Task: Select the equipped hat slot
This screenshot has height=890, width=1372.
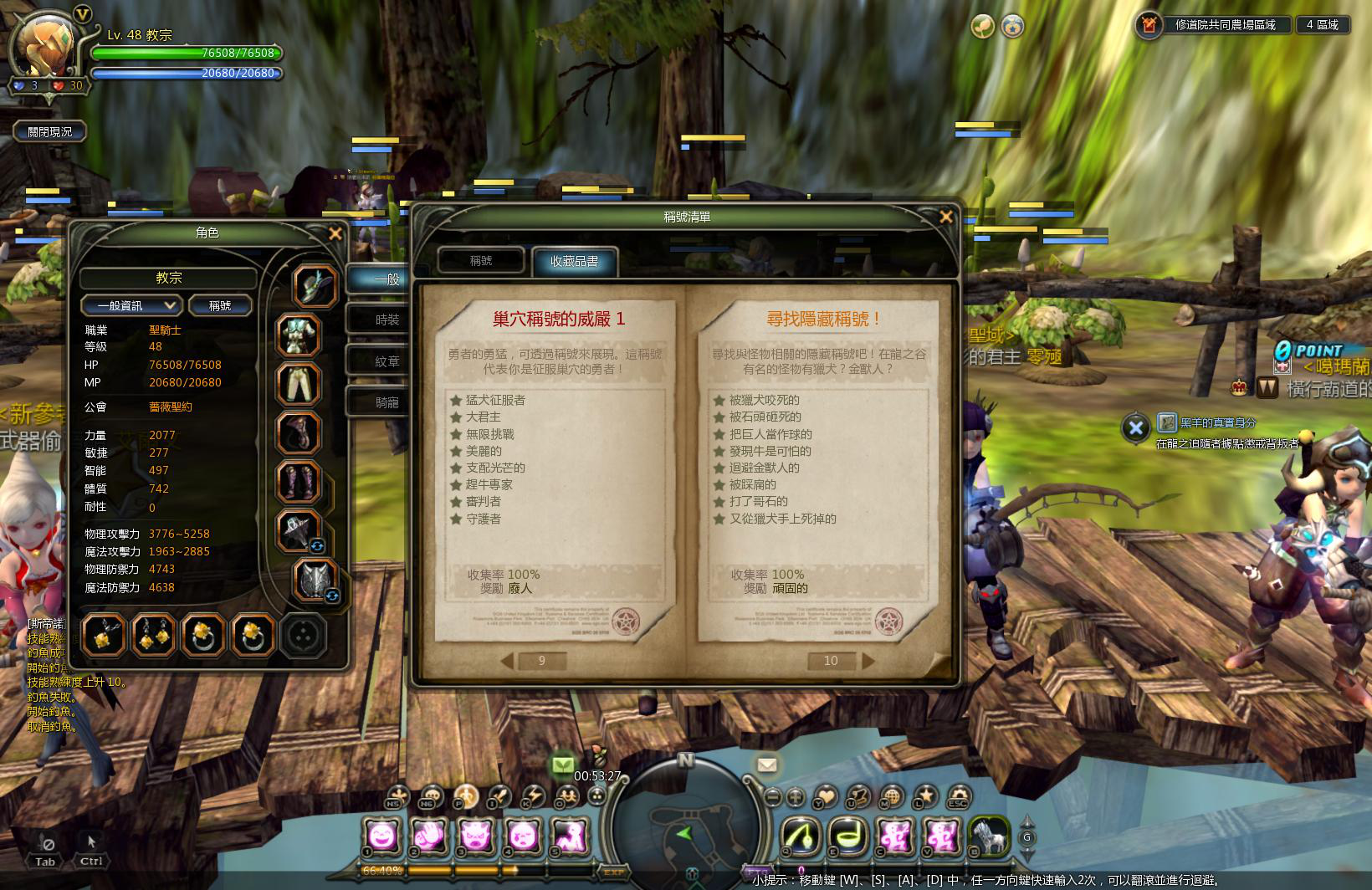Action: [x=315, y=284]
